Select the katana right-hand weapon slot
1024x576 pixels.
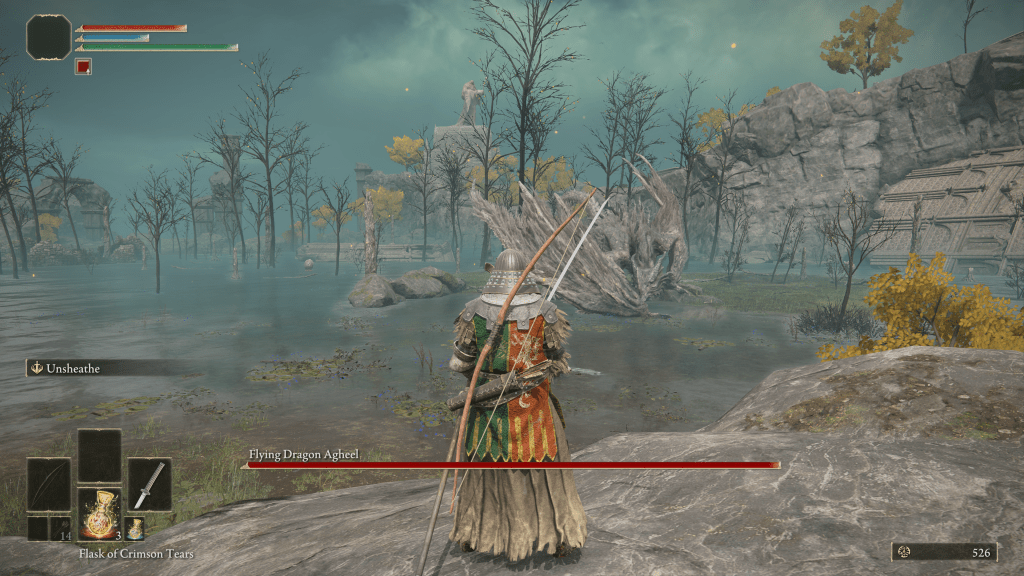tap(149, 484)
